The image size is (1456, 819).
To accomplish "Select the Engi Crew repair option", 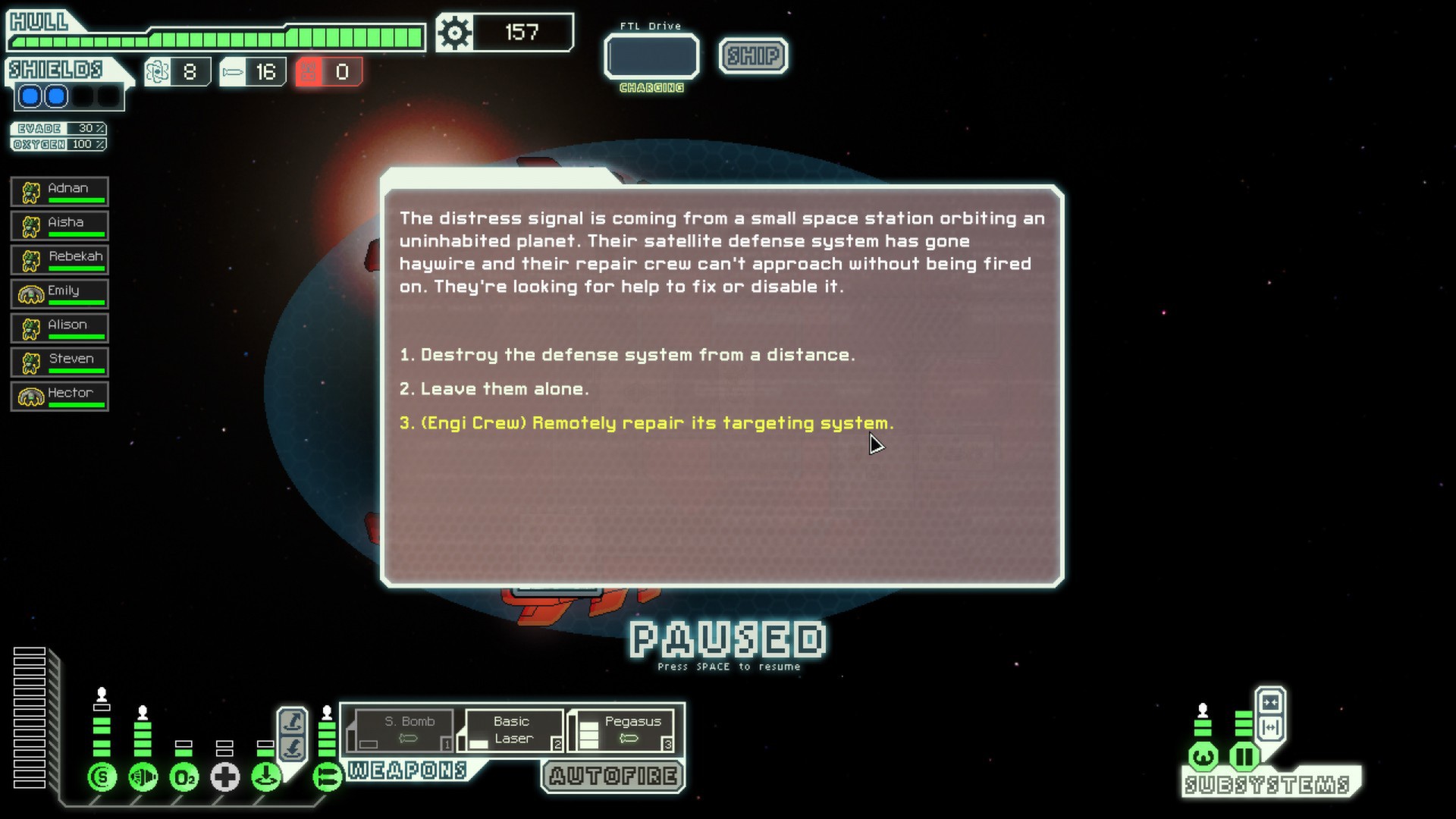I will [645, 422].
